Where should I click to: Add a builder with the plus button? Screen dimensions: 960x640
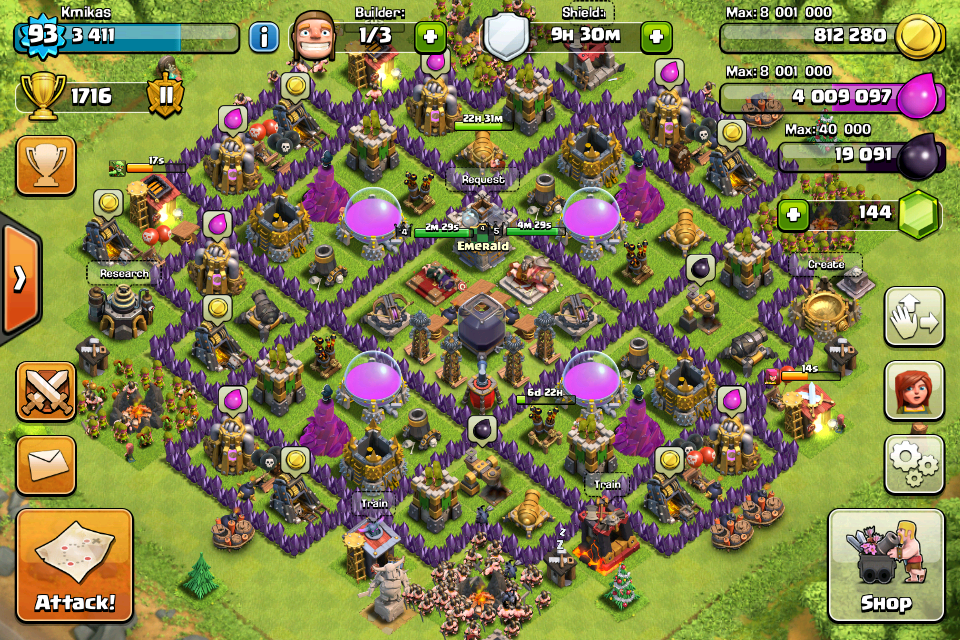click(x=430, y=37)
